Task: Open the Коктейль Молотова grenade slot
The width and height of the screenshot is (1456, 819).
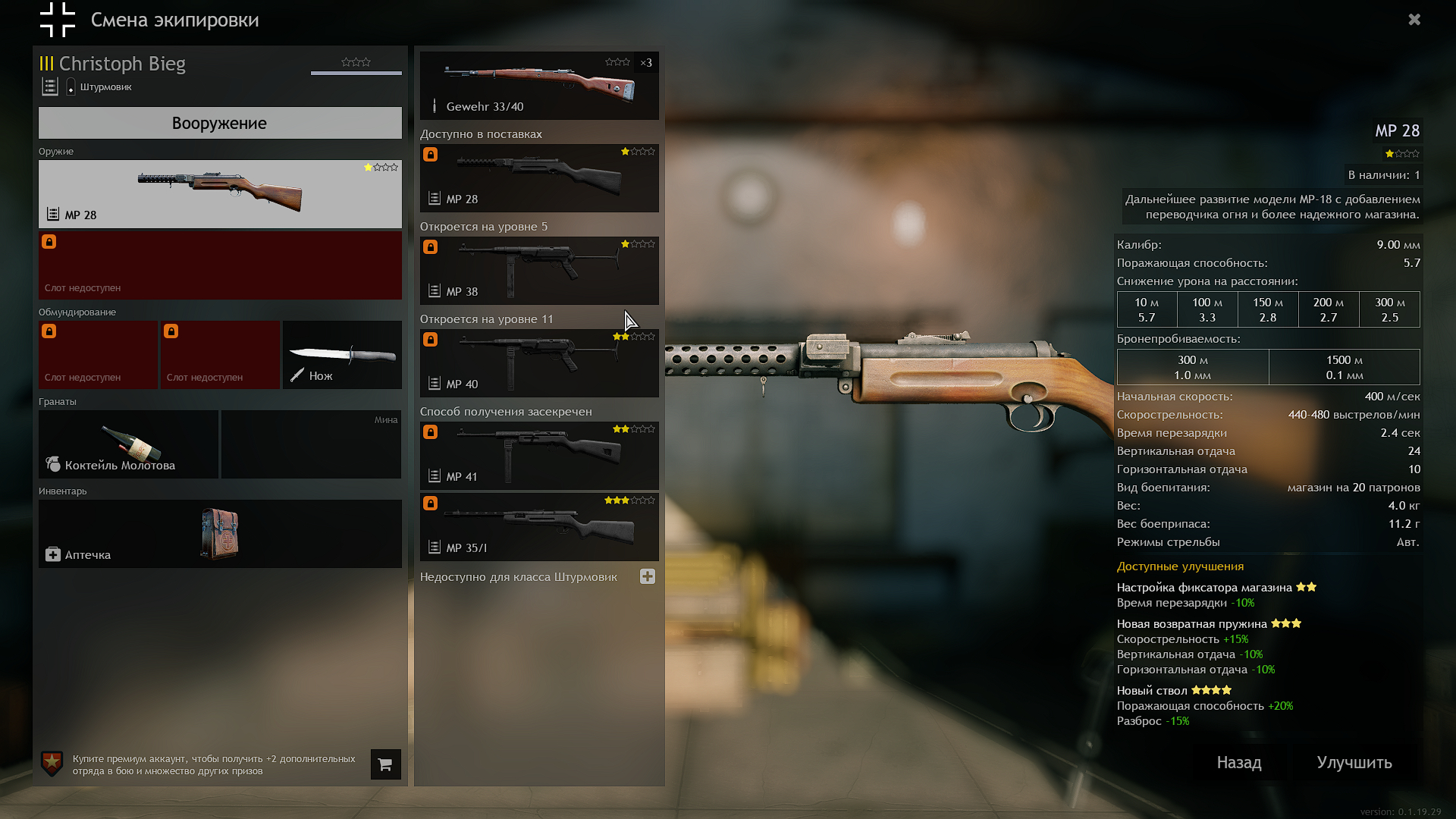Action: point(129,444)
